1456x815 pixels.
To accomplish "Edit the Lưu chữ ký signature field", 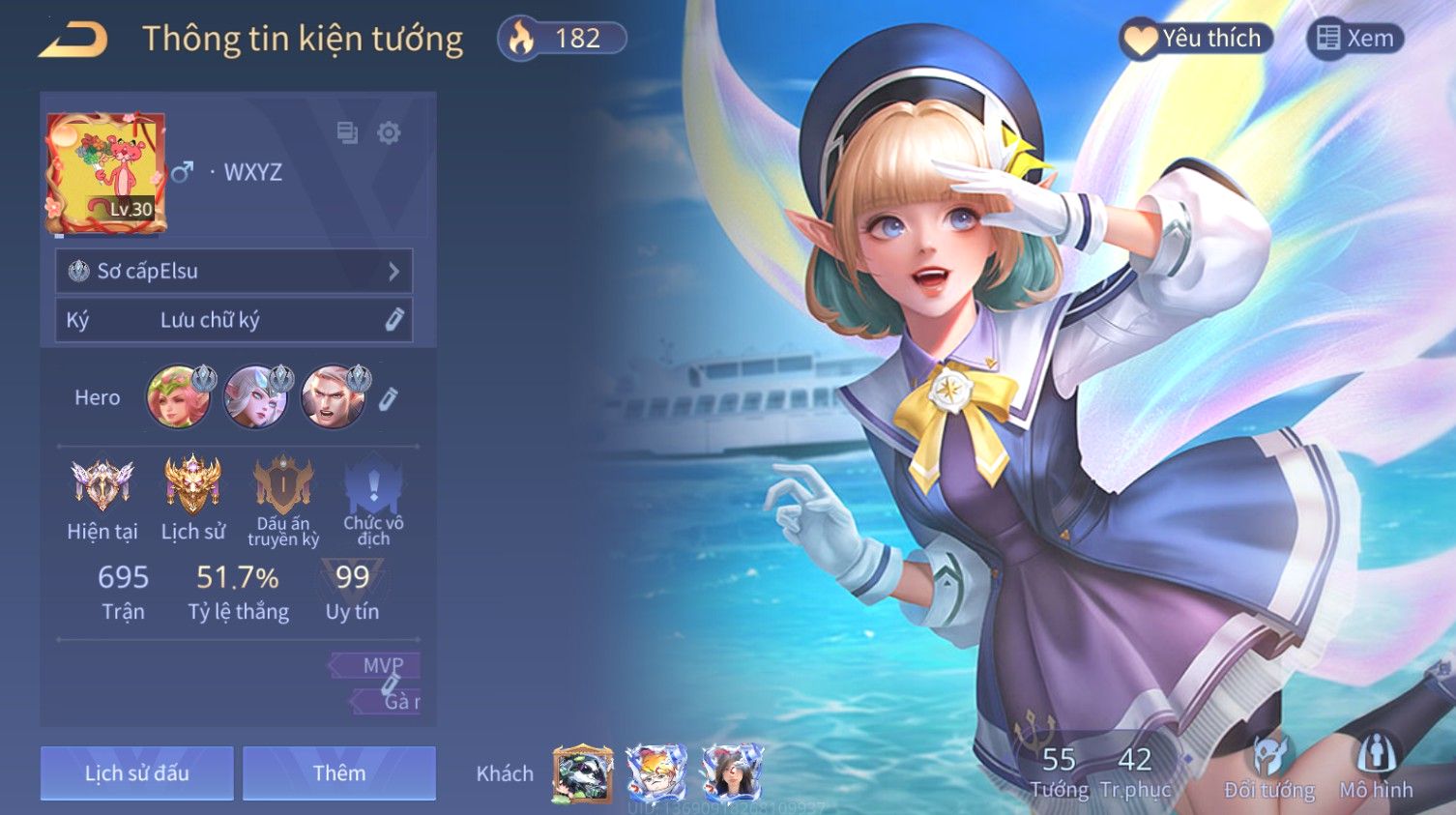I will [x=234, y=320].
